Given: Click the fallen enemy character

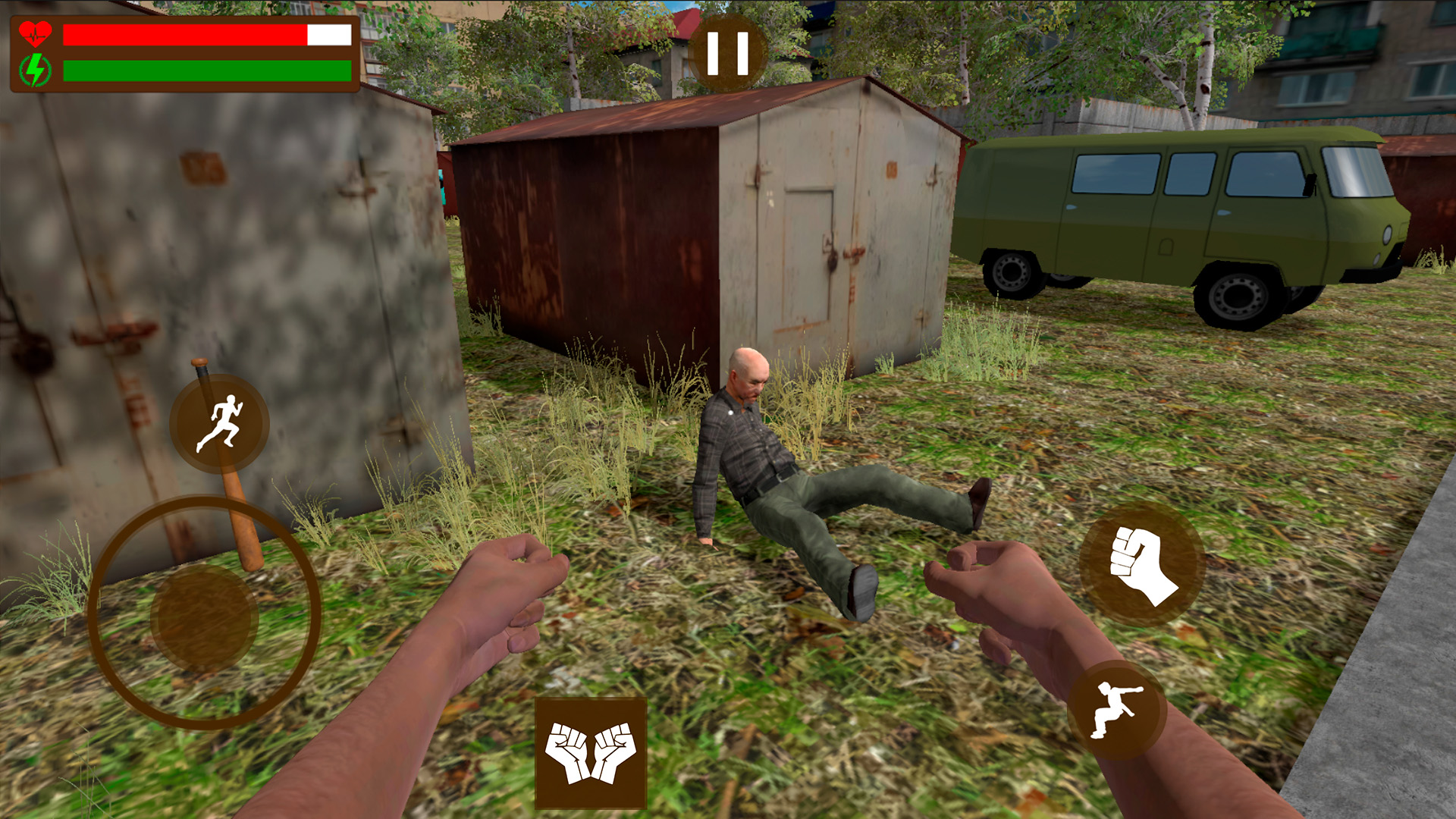Looking at the screenshot, I should pos(766,455).
